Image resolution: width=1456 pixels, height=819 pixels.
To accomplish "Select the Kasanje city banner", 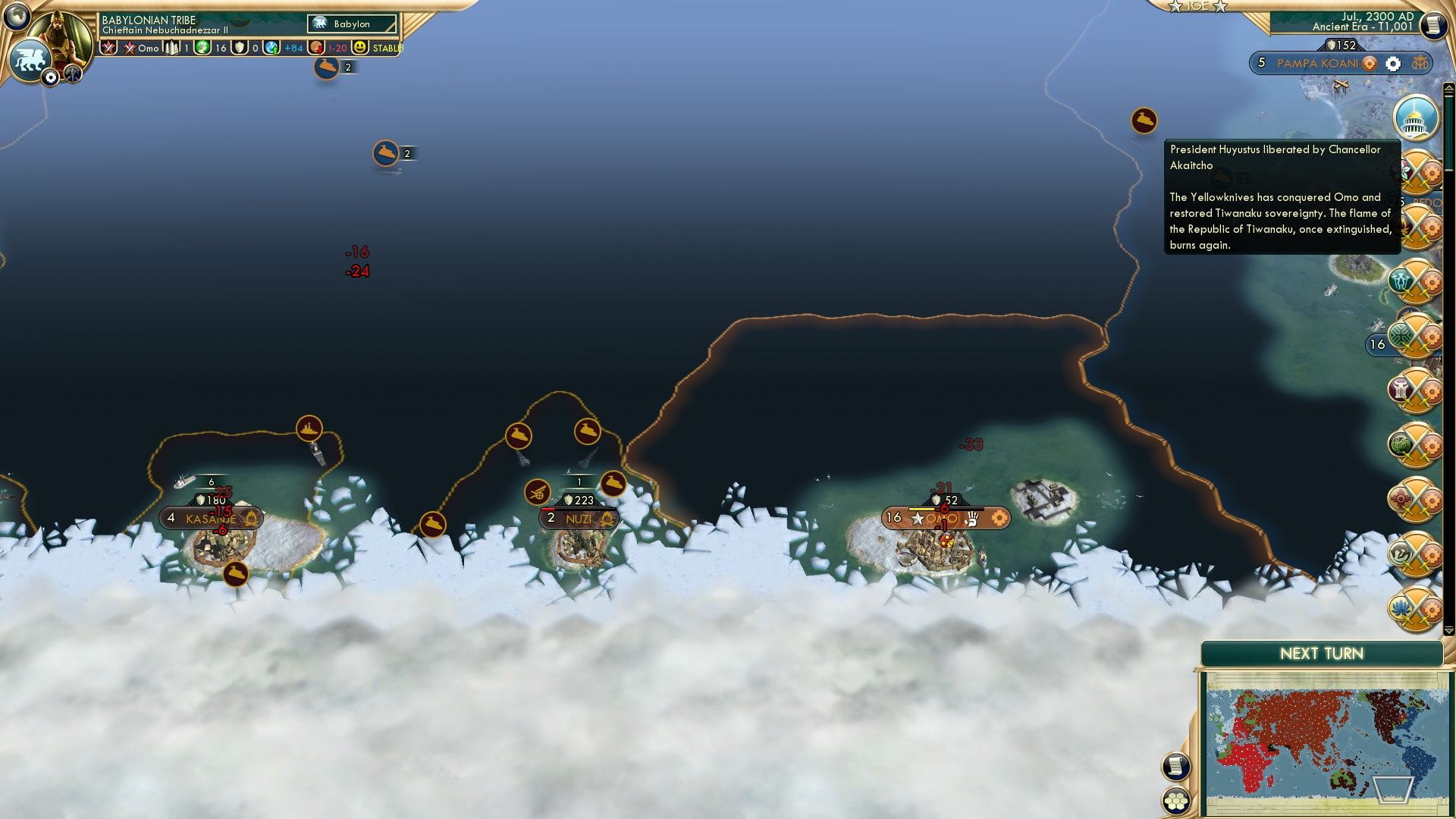I will point(211,519).
